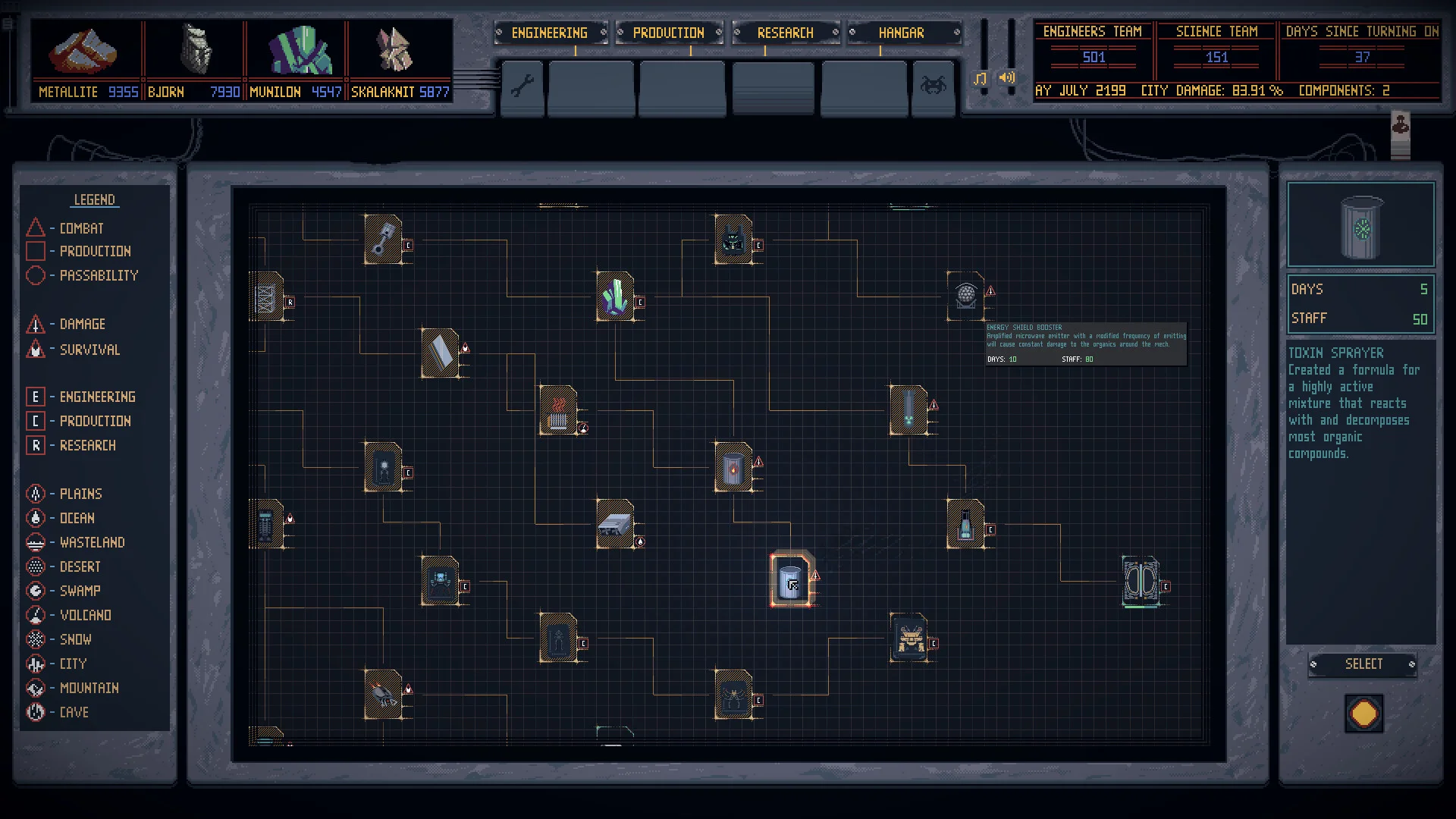Pick the Energy Shield Booster node
Viewport: 1456px width, 819px height.
tap(965, 296)
